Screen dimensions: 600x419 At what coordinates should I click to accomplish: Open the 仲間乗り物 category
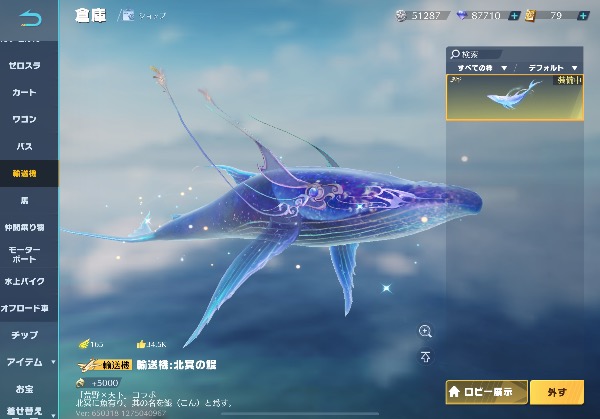[24, 227]
